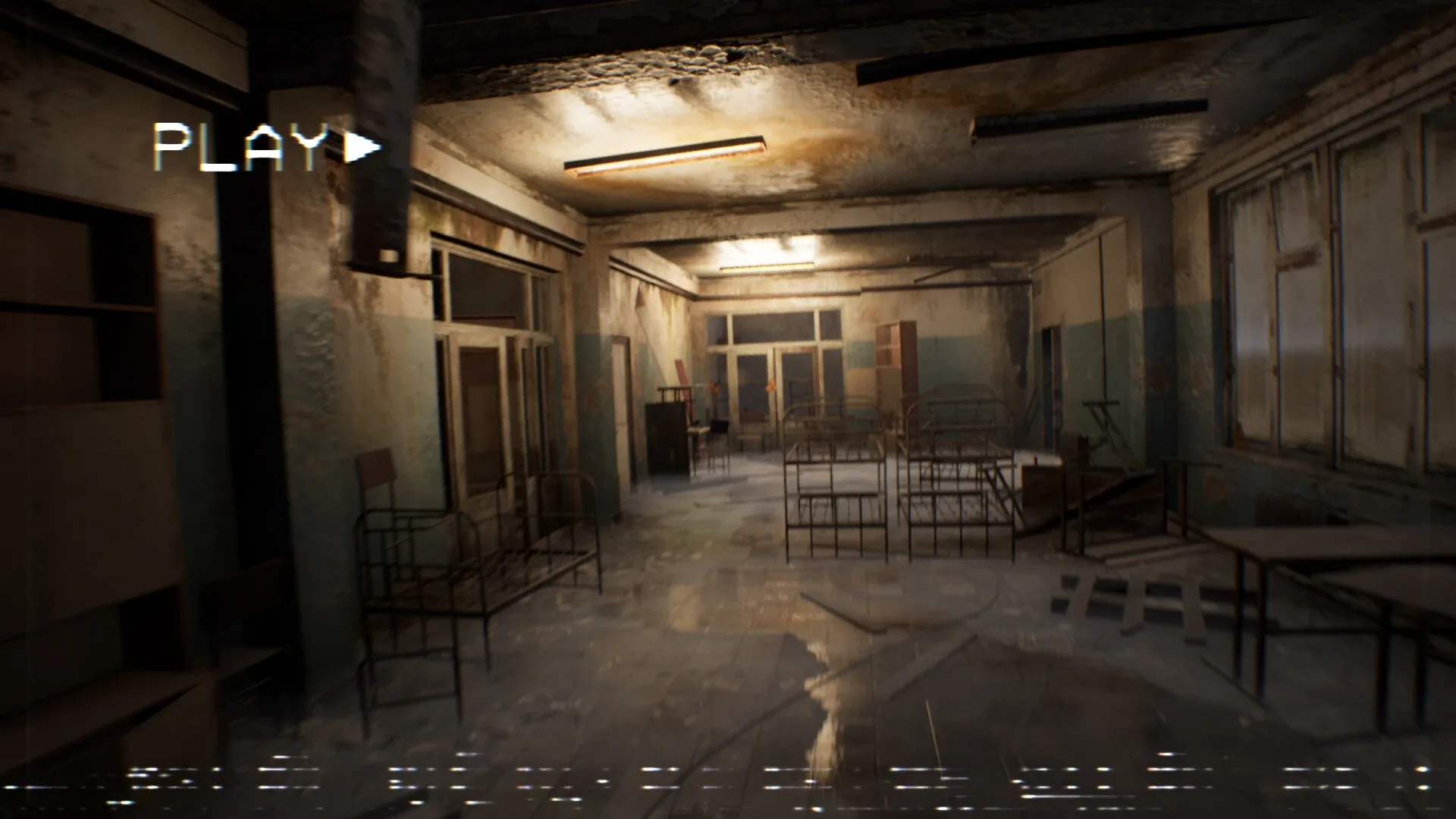Screen dimensions: 1456x819
Task: Click the far ceiling light strip
Action: click(x=766, y=266)
